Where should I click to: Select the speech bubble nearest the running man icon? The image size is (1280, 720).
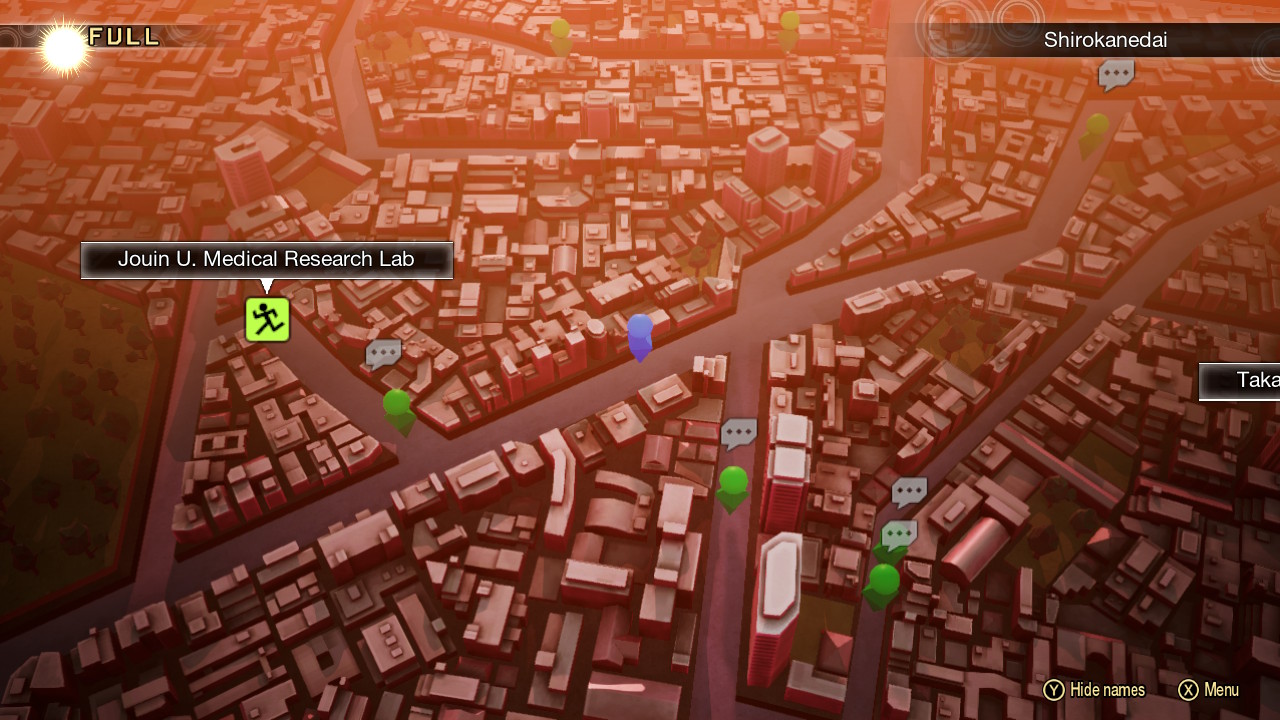point(383,353)
